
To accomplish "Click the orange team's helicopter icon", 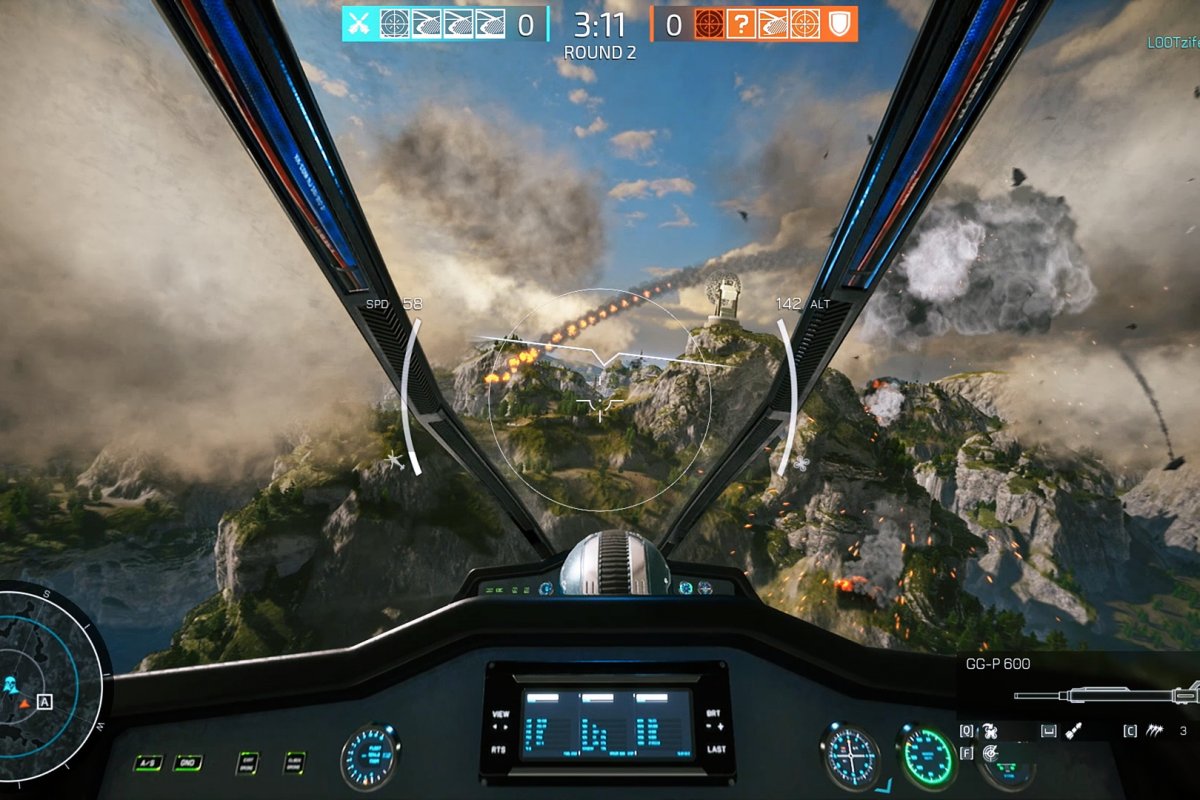I will pyautogui.click(x=773, y=24).
